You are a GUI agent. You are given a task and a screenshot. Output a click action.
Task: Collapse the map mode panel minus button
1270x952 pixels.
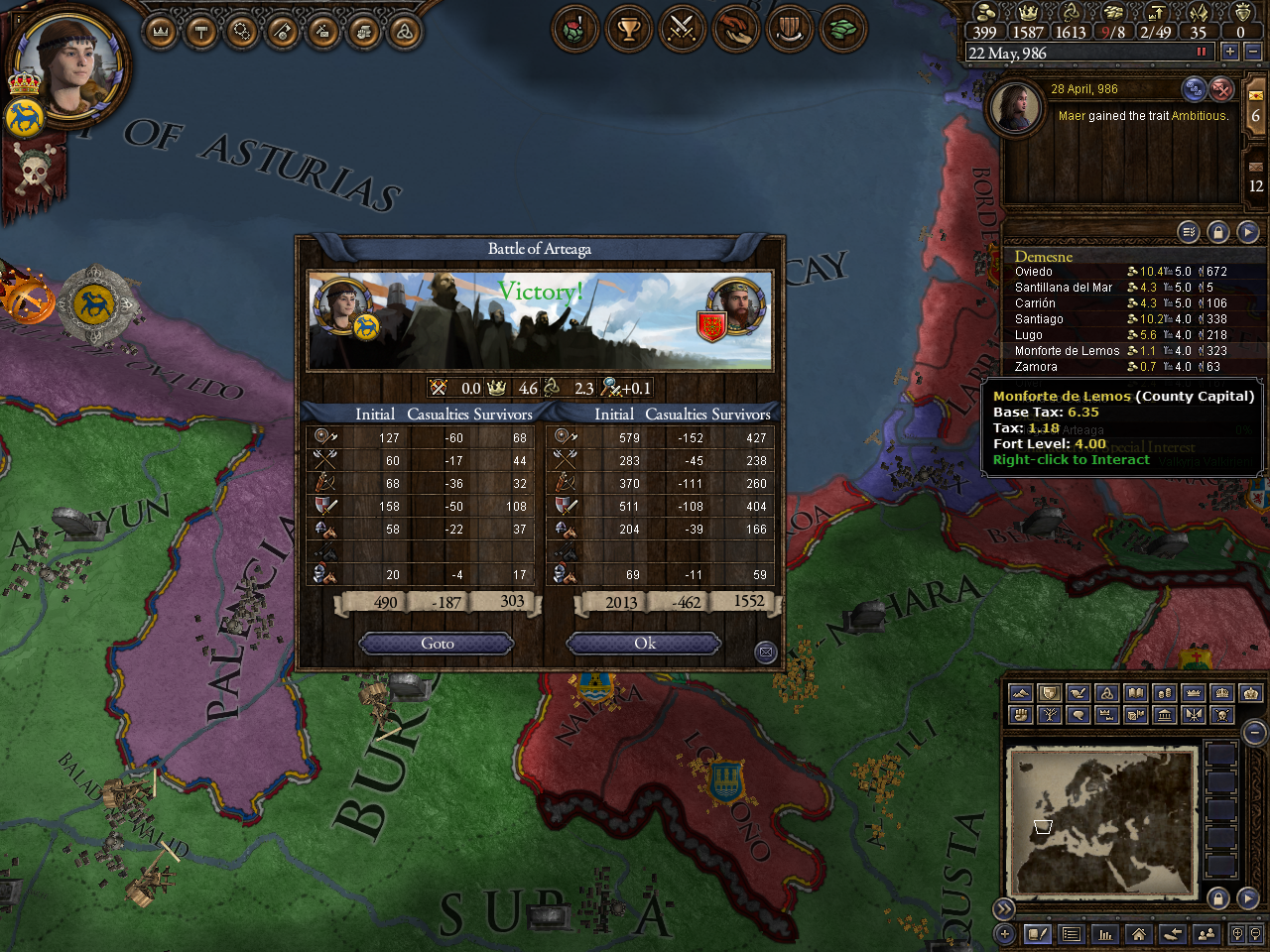[1254, 732]
